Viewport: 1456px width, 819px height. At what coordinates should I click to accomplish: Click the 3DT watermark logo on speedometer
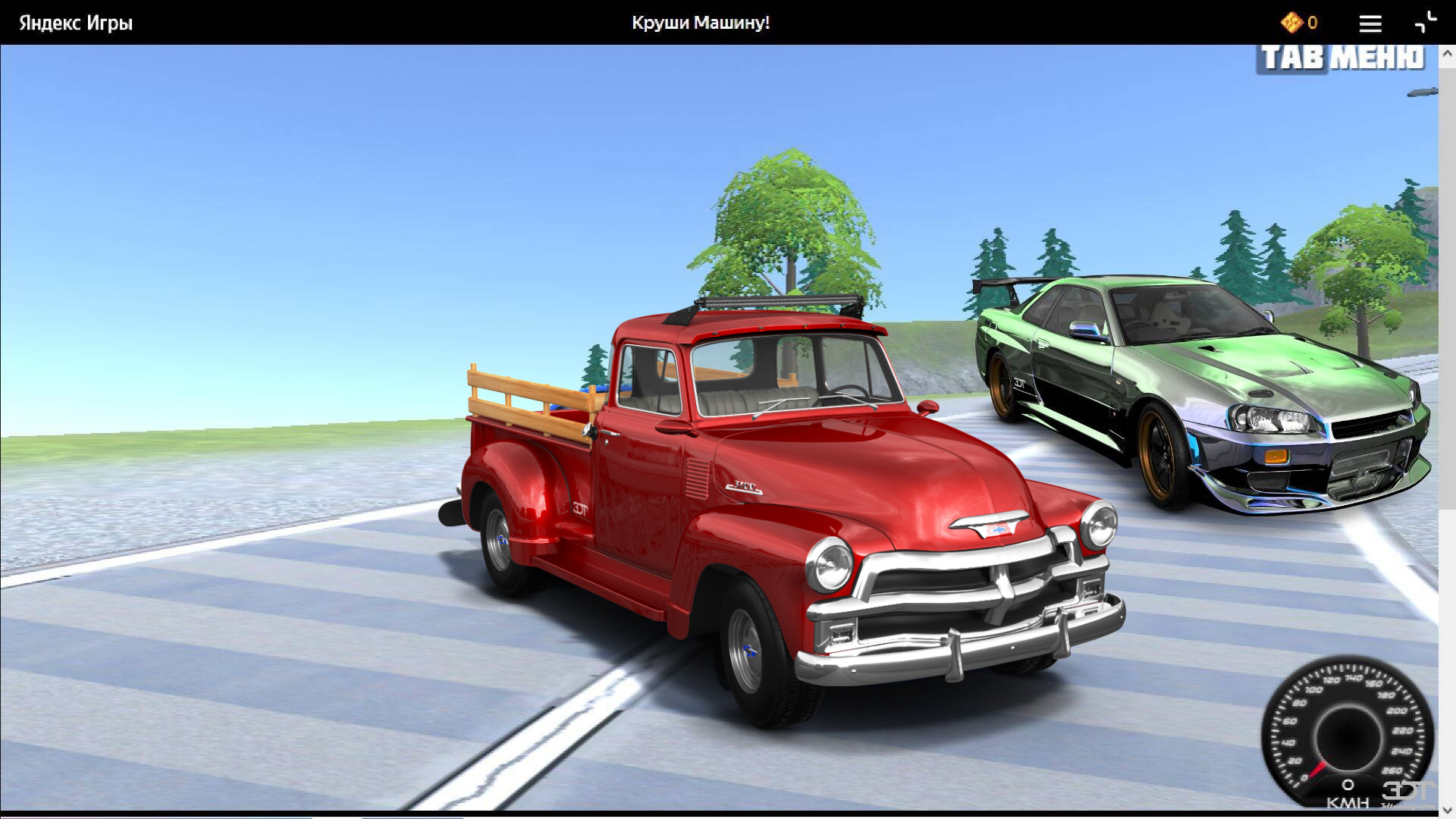tap(1407, 789)
